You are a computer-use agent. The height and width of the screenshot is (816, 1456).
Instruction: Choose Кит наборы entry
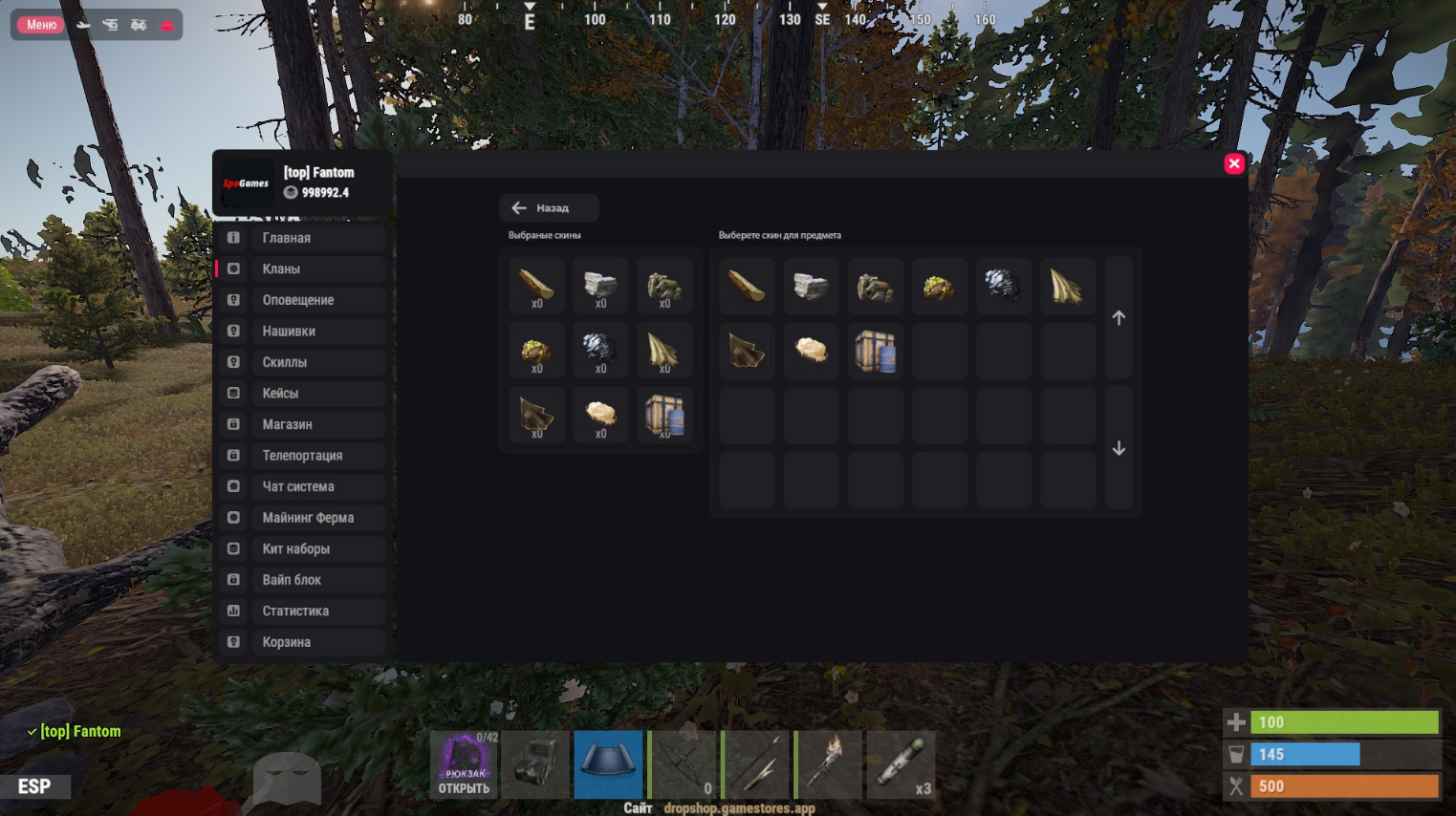pos(301,548)
